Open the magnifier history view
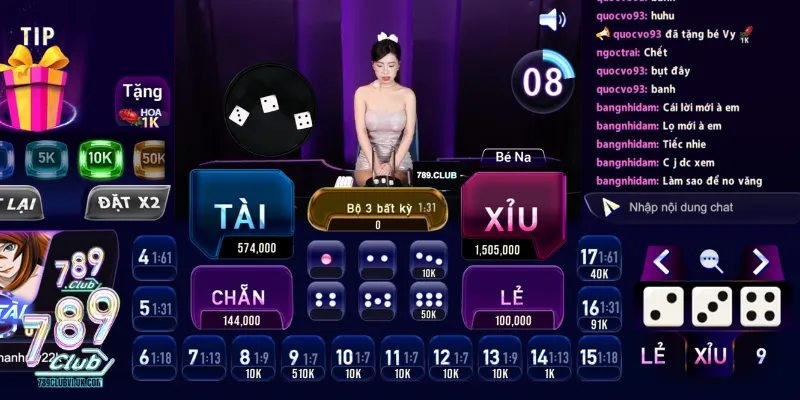The image size is (800, 400). pyautogui.click(x=711, y=261)
